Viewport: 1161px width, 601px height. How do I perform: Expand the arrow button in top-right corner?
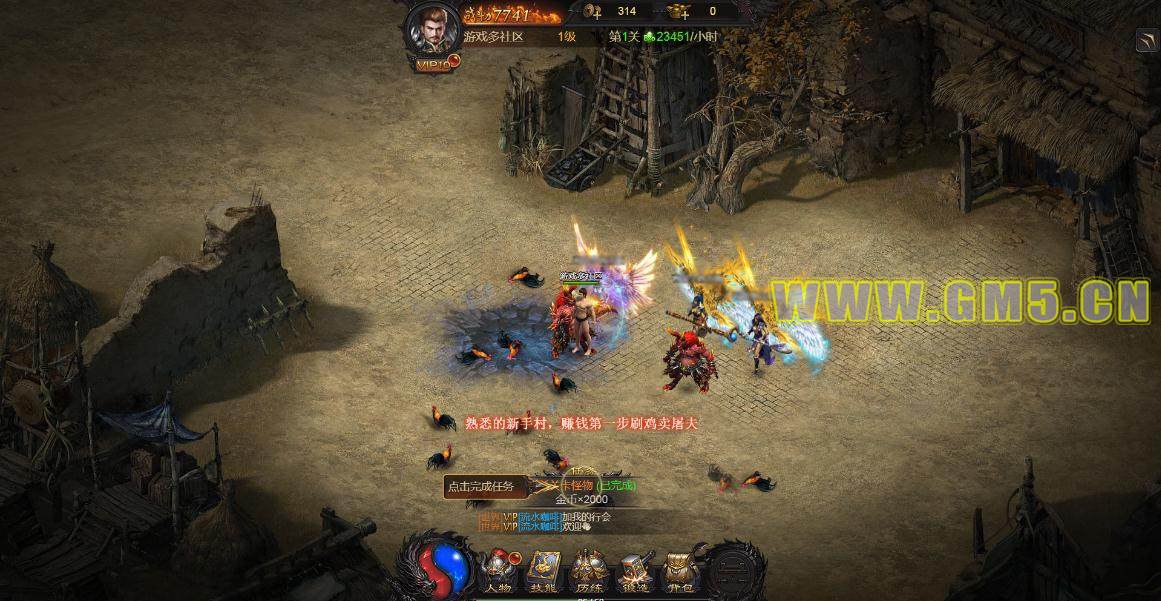tap(1147, 40)
